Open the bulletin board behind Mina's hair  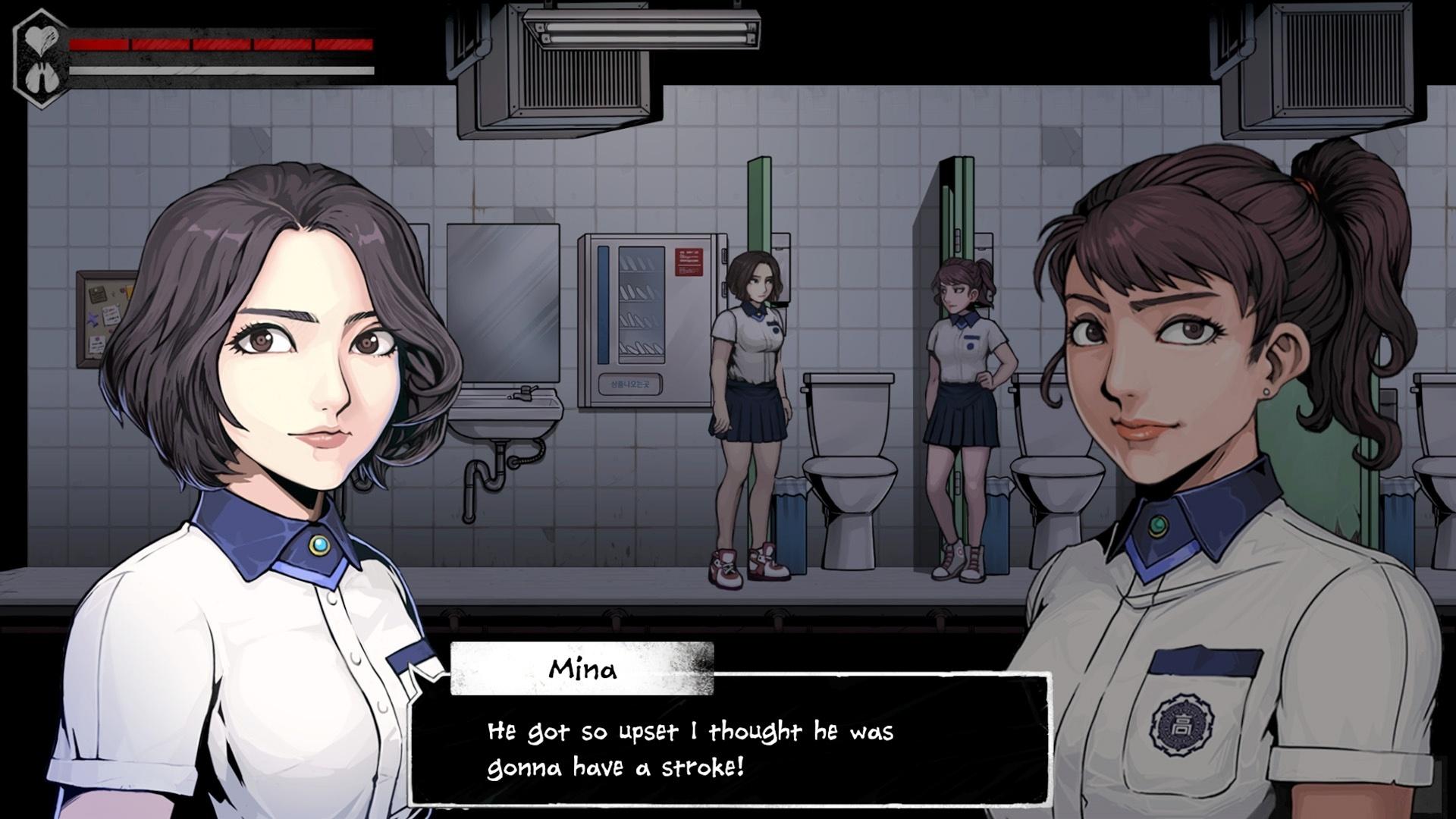(106, 318)
